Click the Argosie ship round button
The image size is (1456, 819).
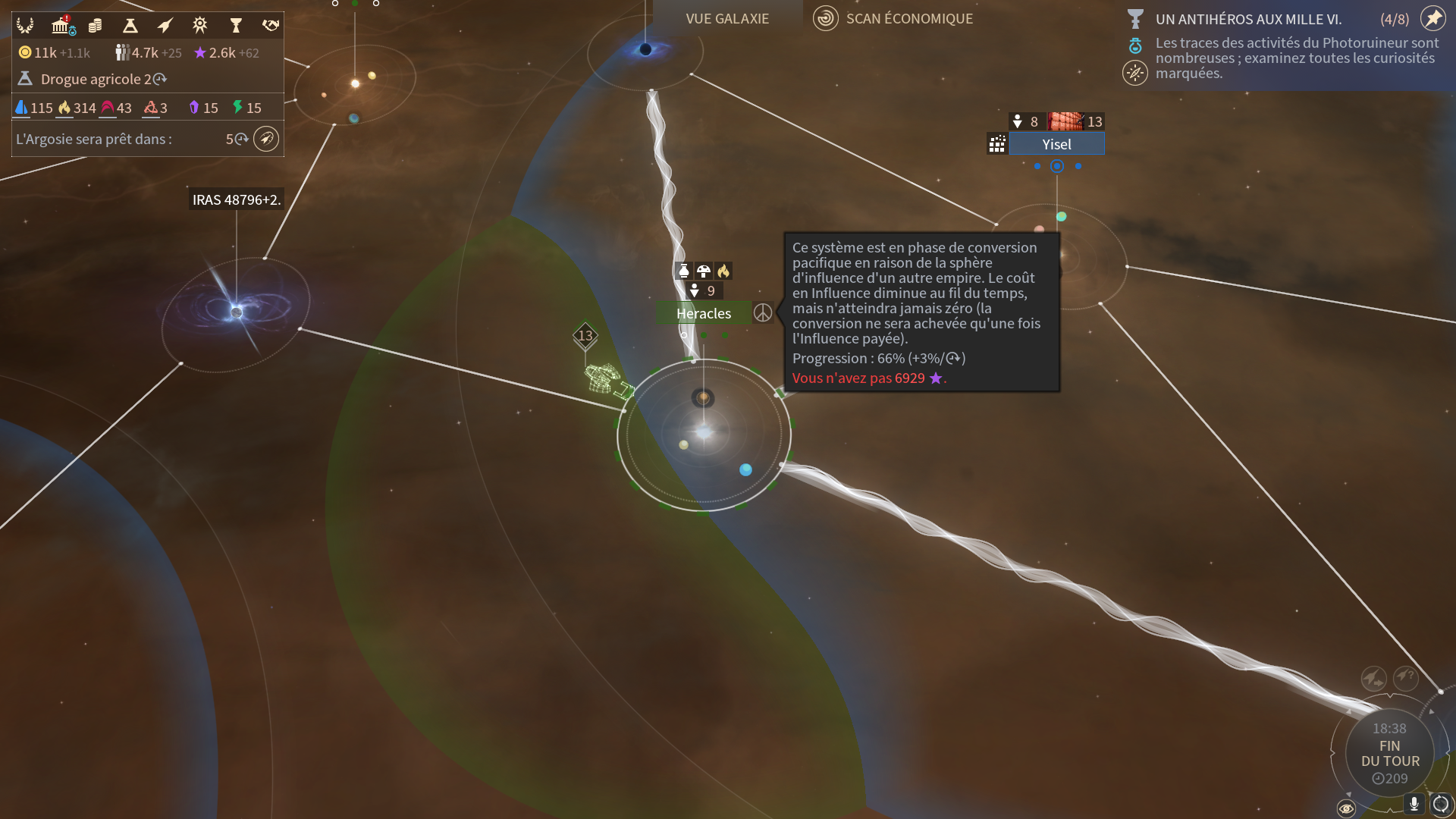click(266, 139)
